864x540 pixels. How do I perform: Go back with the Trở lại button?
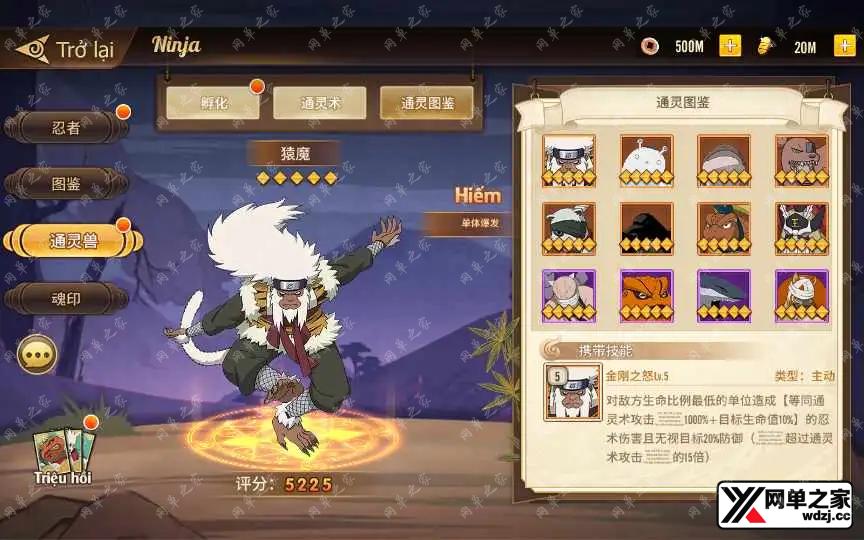click(x=65, y=49)
